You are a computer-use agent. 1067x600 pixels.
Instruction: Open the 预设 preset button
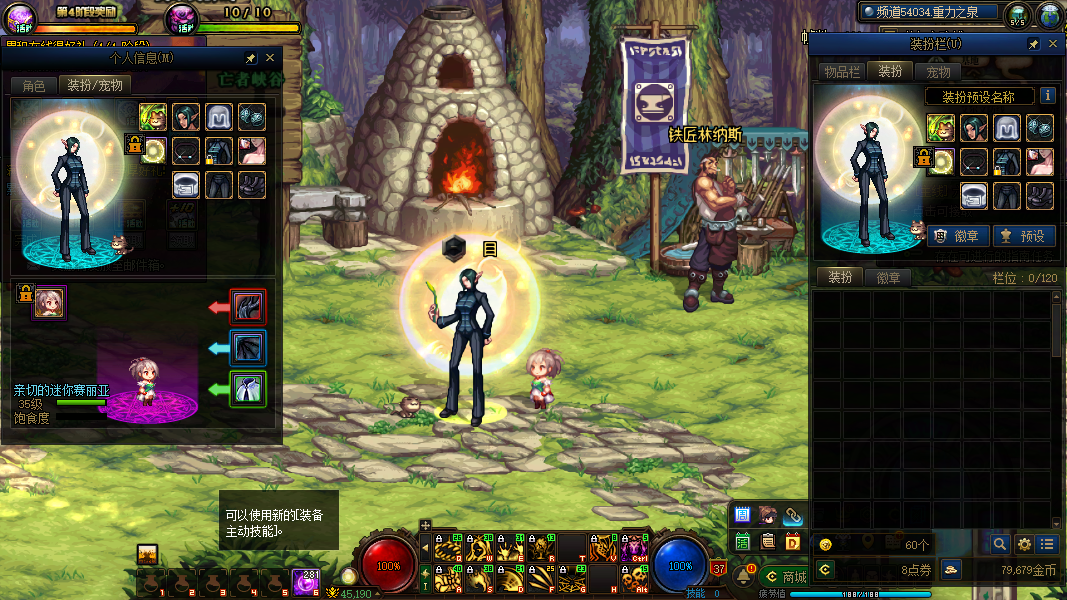(1022, 236)
